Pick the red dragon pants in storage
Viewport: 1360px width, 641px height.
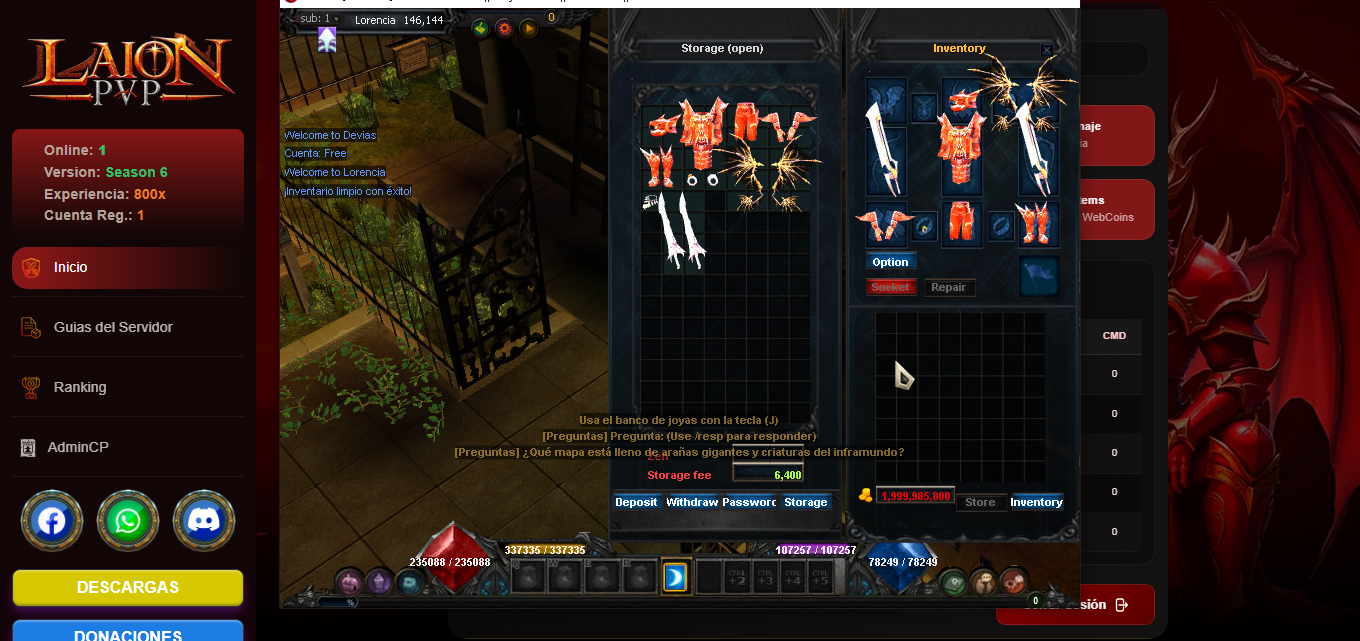tap(745, 120)
